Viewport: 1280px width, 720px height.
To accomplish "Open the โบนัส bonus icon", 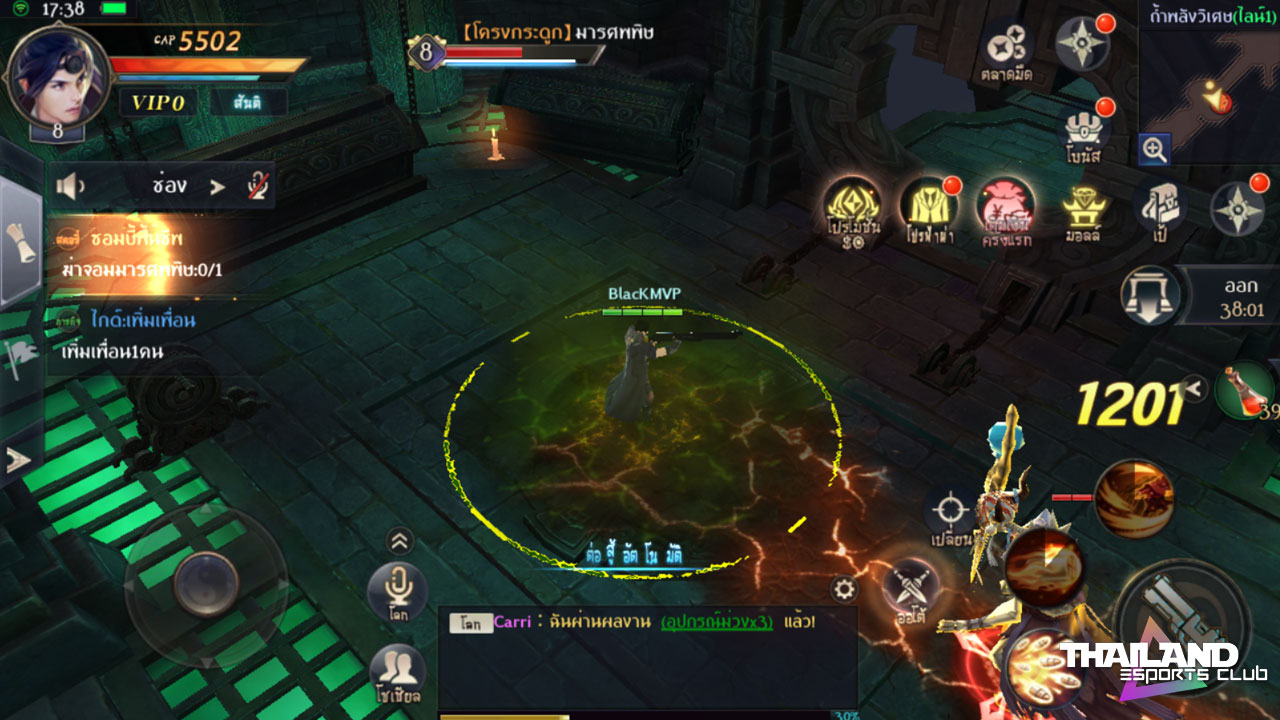I will [1083, 134].
